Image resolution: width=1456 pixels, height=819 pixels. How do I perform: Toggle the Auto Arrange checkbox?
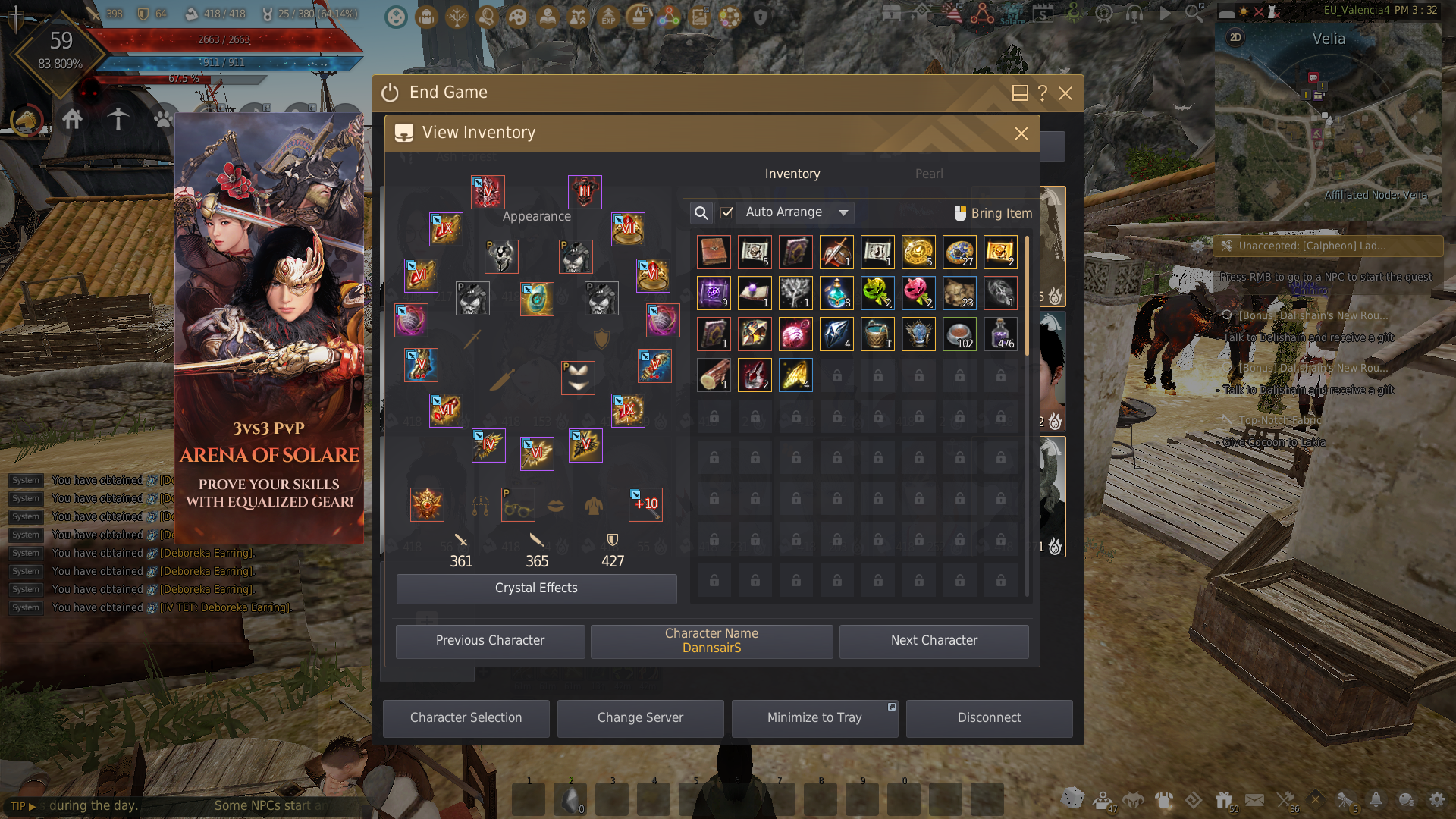726,212
